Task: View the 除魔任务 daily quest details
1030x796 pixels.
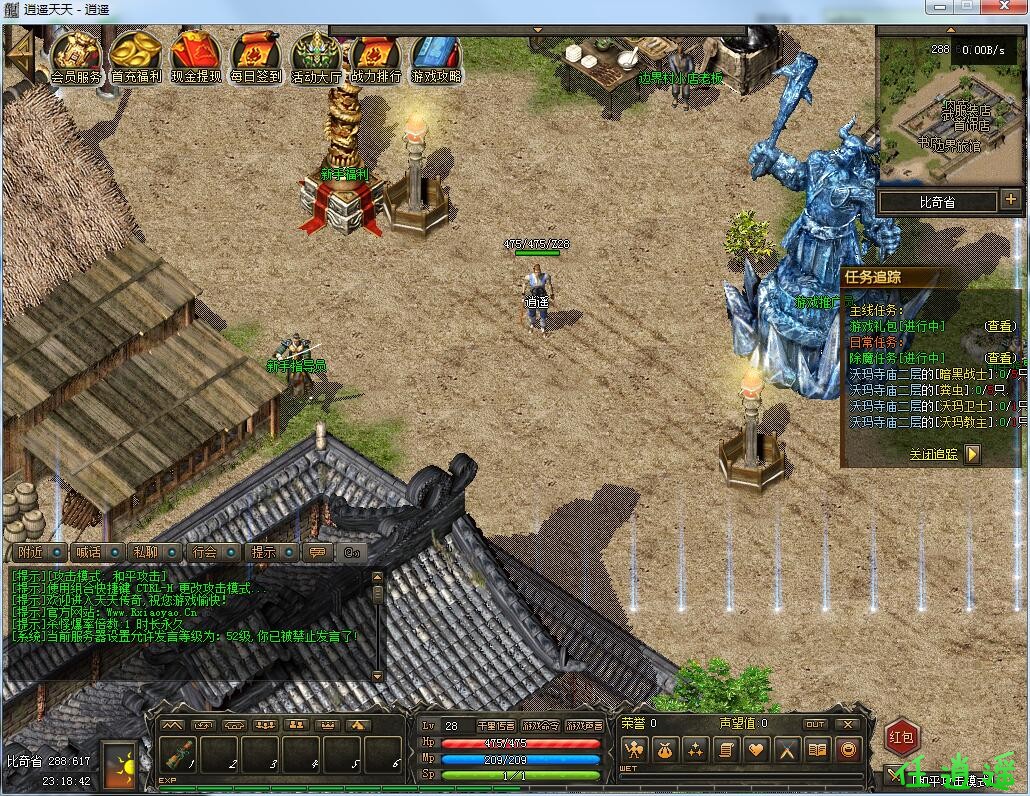Action: pyautogui.click(x=999, y=357)
